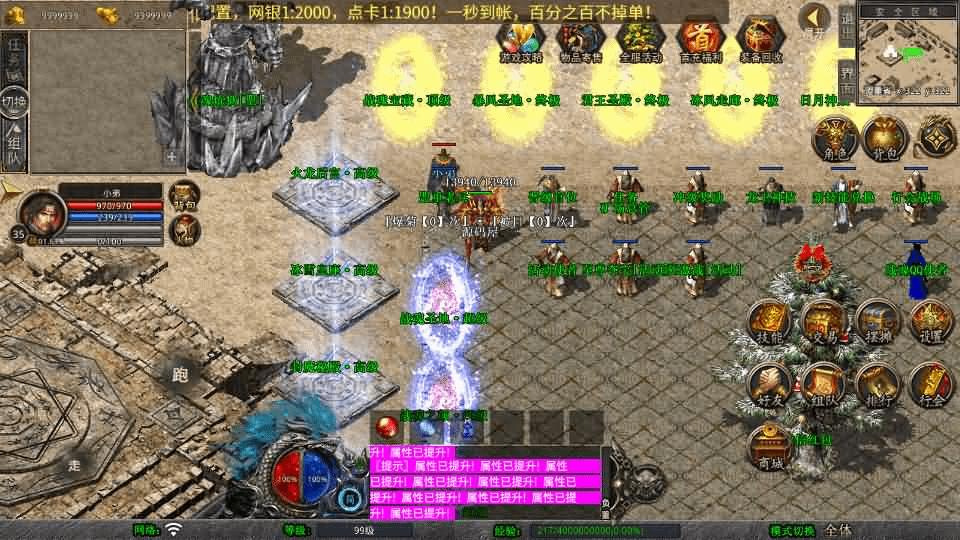960x540 pixels.
Task: Open the 角色 character panel
Action: pos(833,138)
